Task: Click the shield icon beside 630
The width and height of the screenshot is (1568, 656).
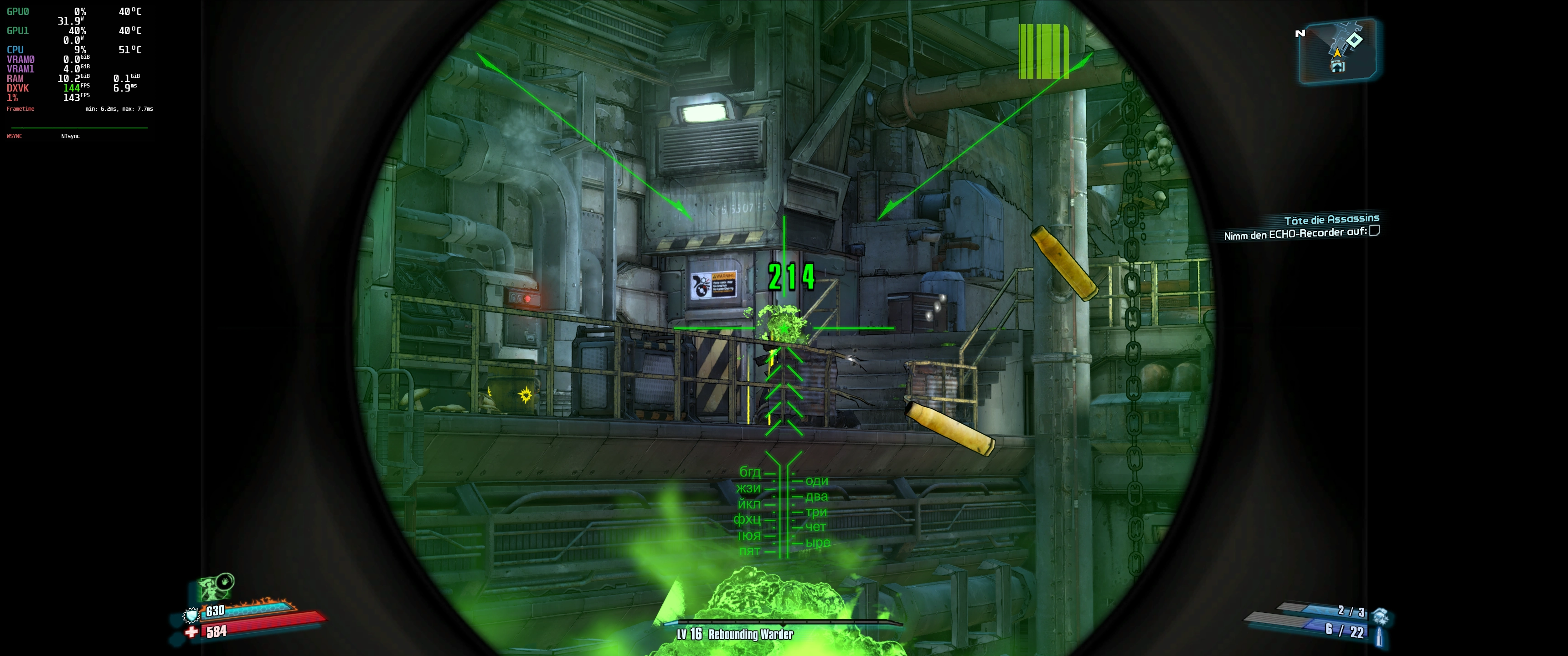Action: [x=192, y=616]
